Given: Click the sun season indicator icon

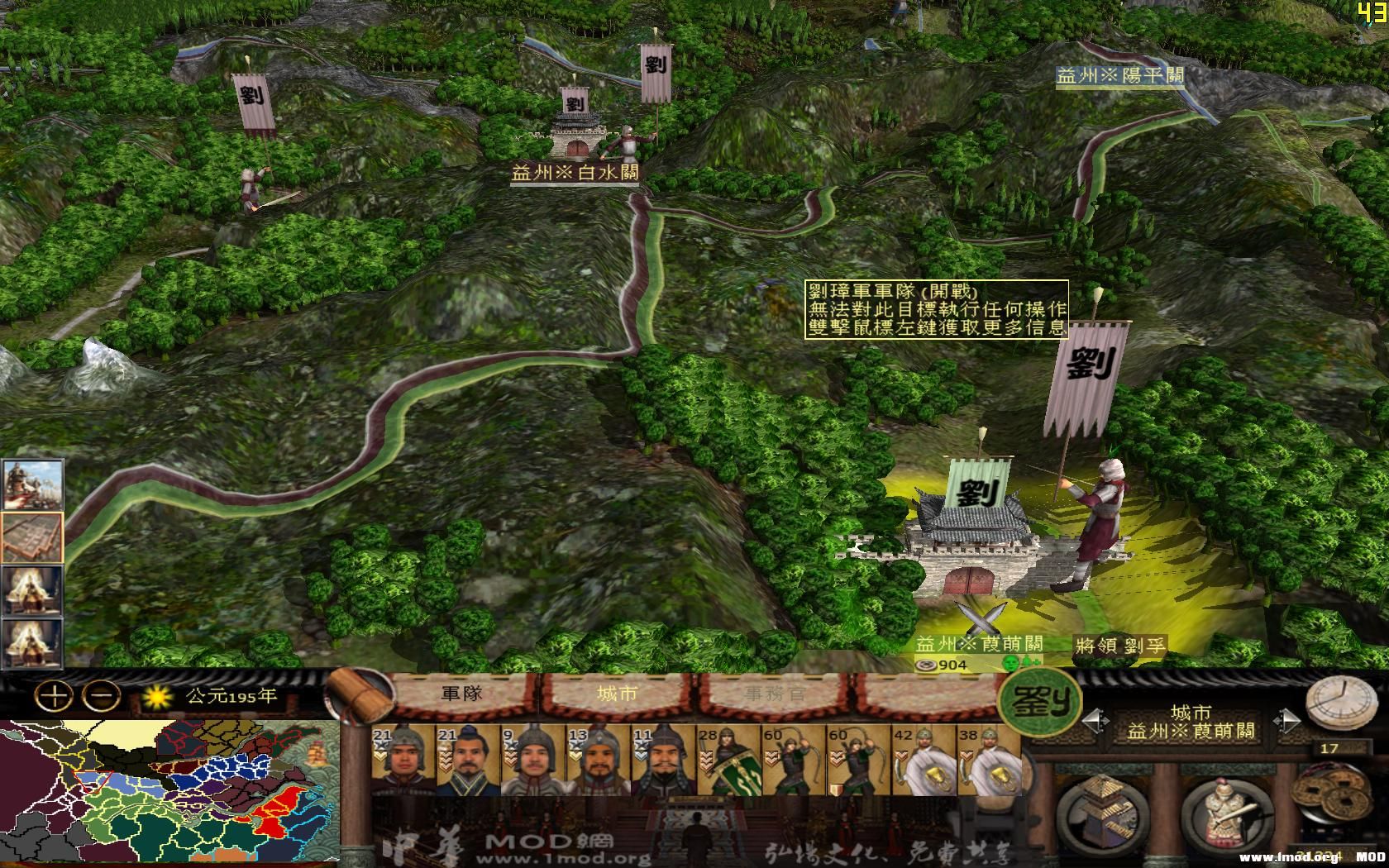Looking at the screenshot, I should pos(157,697).
